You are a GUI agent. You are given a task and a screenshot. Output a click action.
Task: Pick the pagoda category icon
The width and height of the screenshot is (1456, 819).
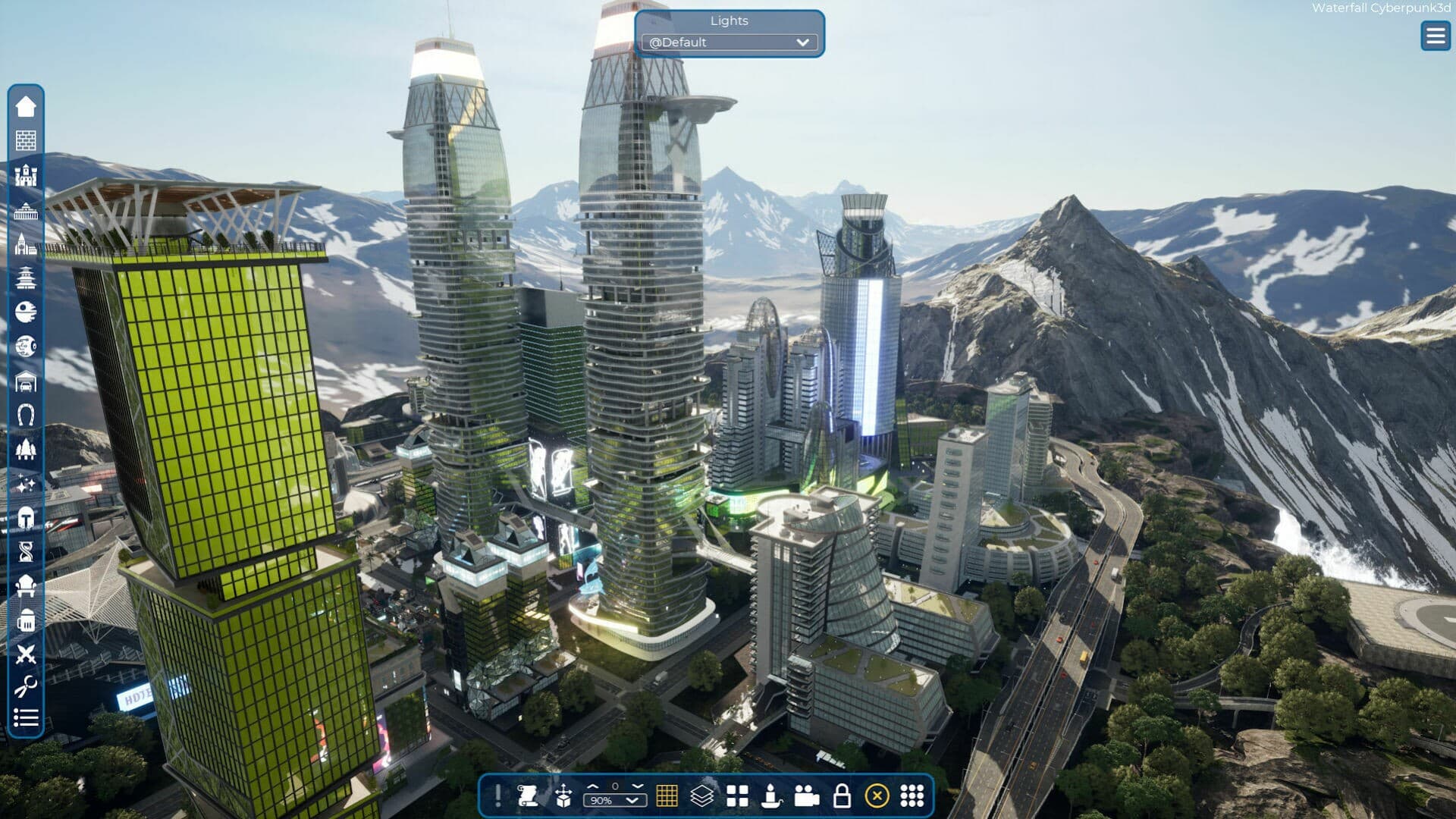point(26,278)
